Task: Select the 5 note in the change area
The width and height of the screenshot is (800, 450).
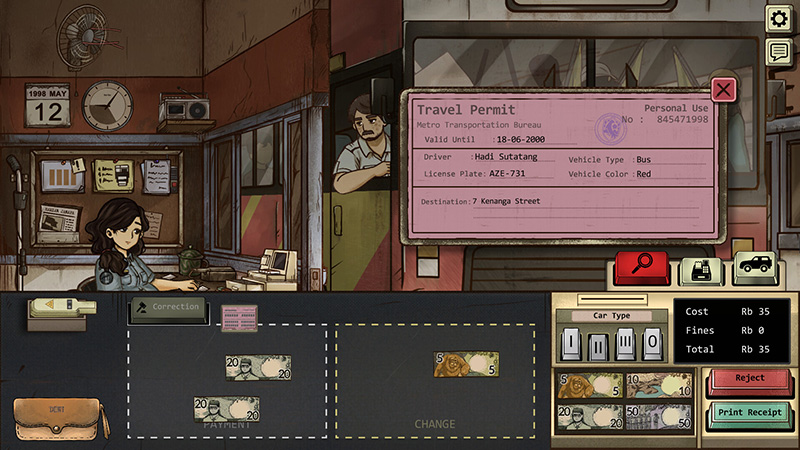Action: click(x=465, y=365)
